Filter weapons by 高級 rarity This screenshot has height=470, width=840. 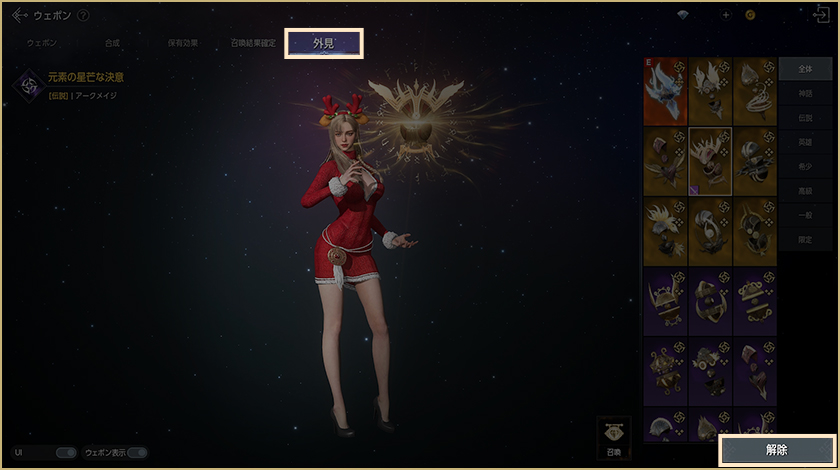pyautogui.click(x=805, y=191)
